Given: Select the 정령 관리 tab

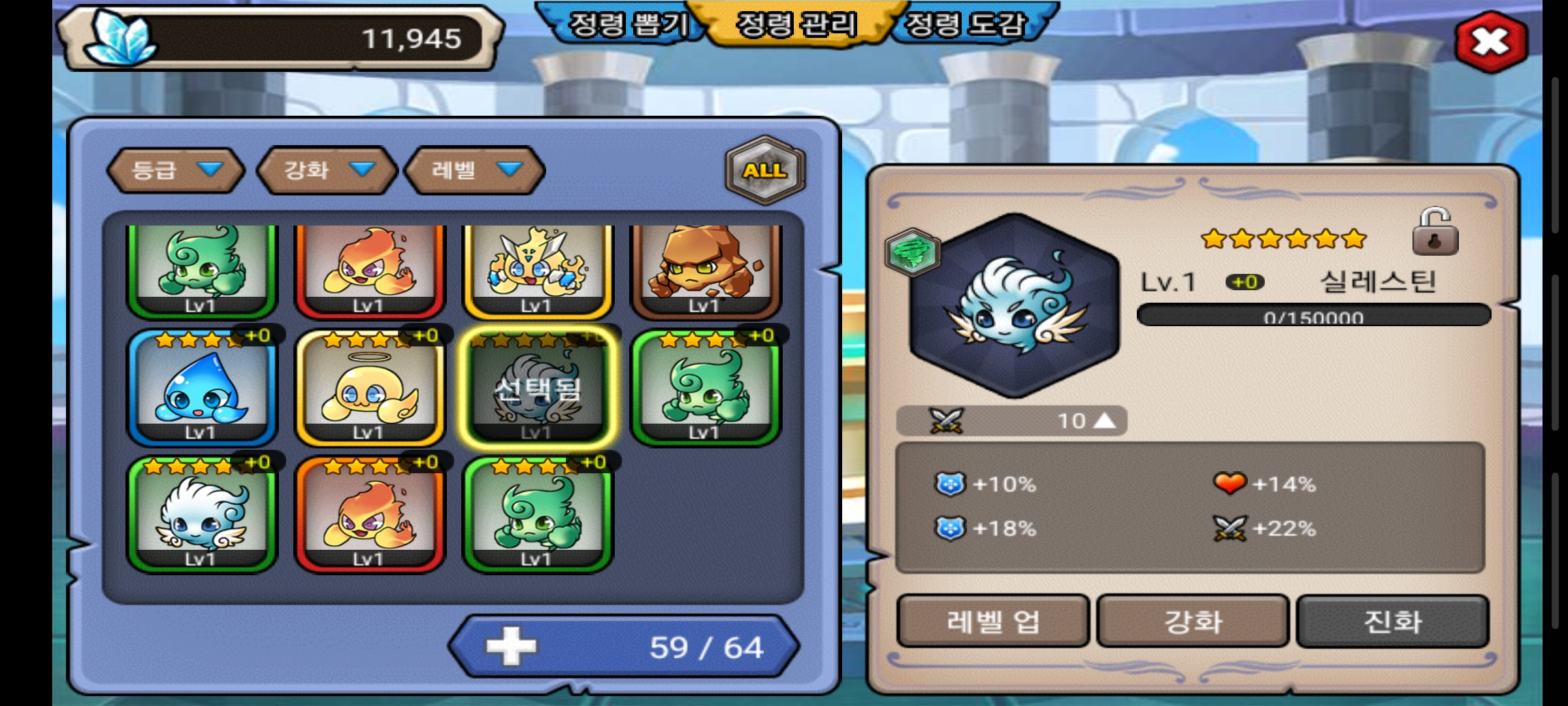Looking at the screenshot, I should click(796, 25).
